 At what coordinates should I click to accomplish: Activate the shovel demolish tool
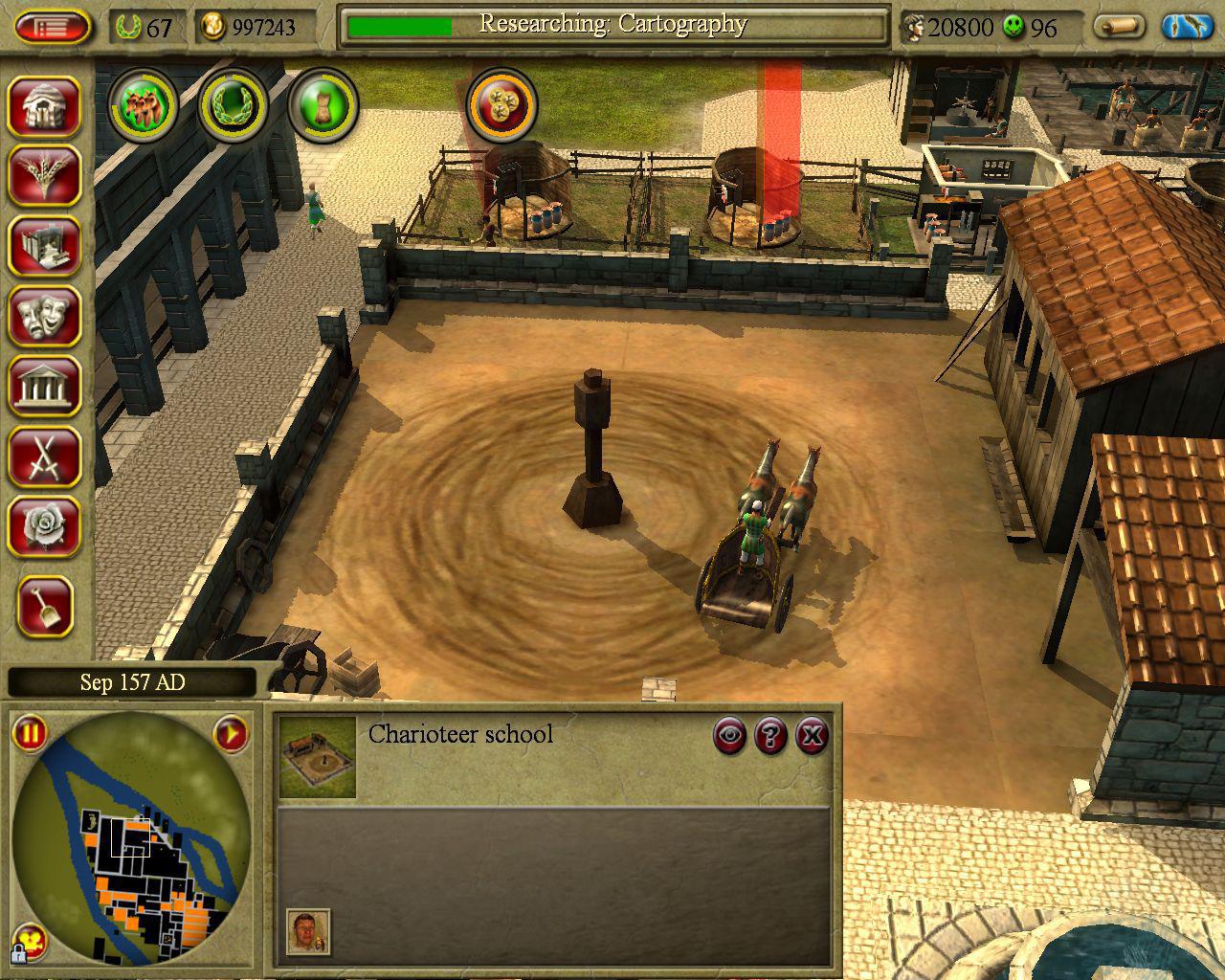[44, 607]
